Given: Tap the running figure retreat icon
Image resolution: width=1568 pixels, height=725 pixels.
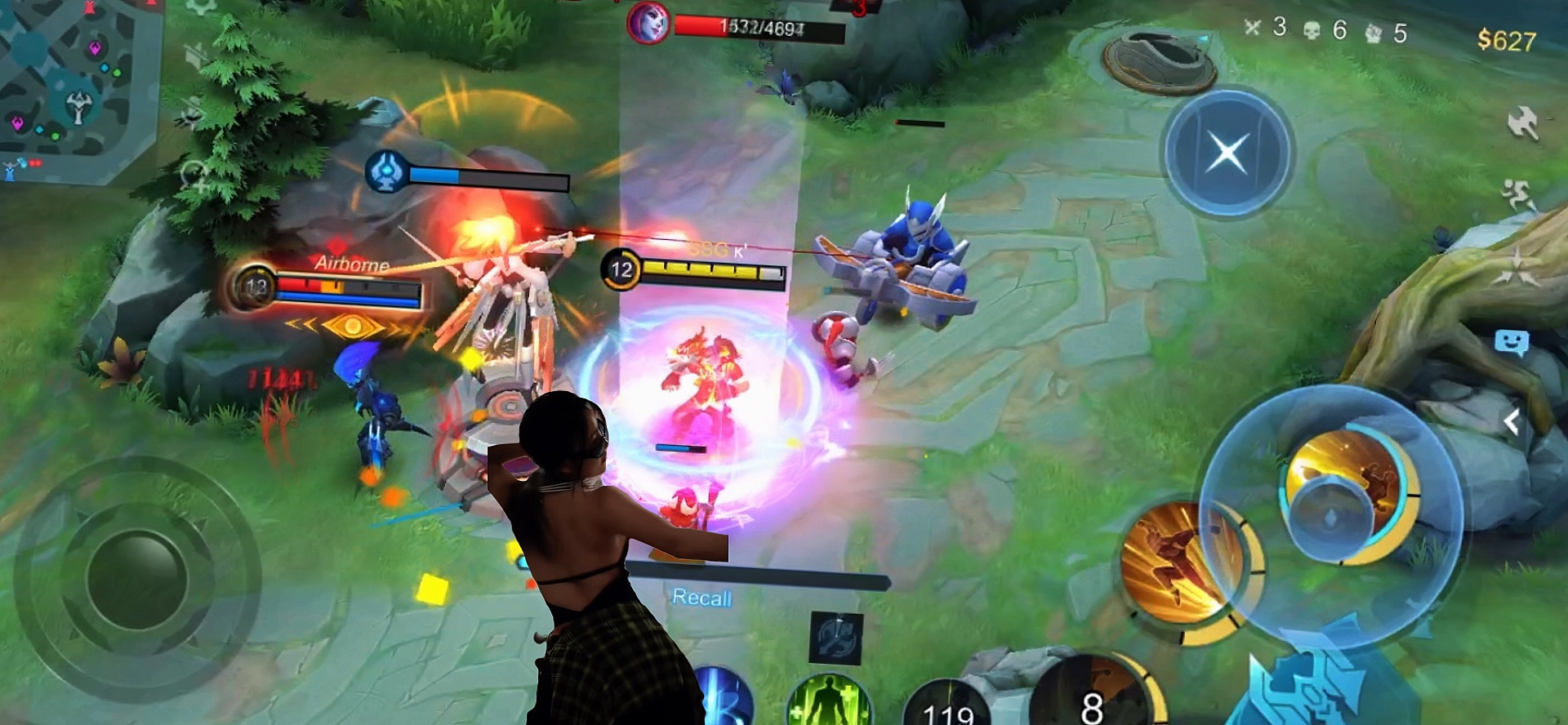Looking at the screenshot, I should coord(1518,194).
